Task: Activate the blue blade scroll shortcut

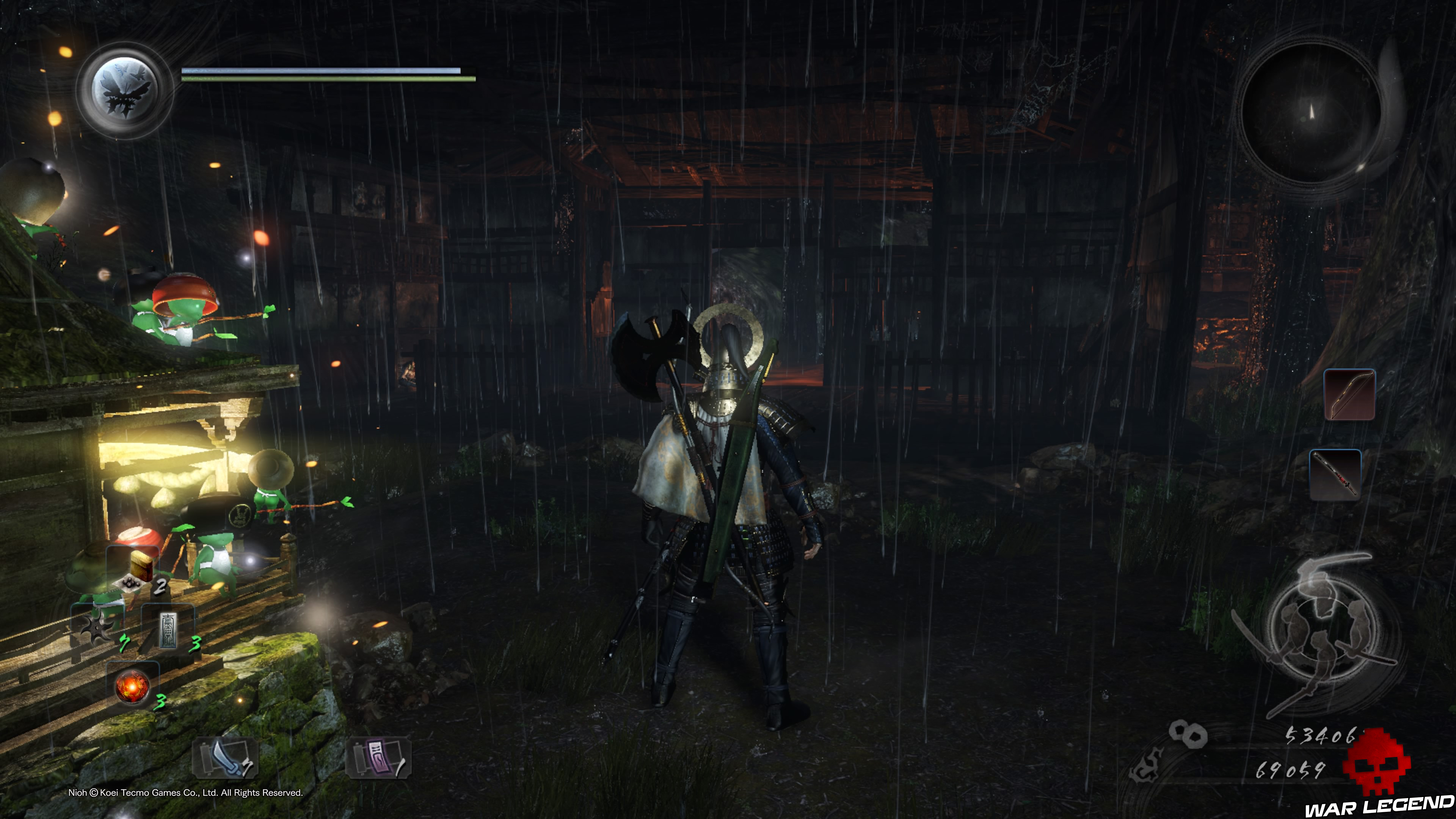Action: tap(225, 758)
